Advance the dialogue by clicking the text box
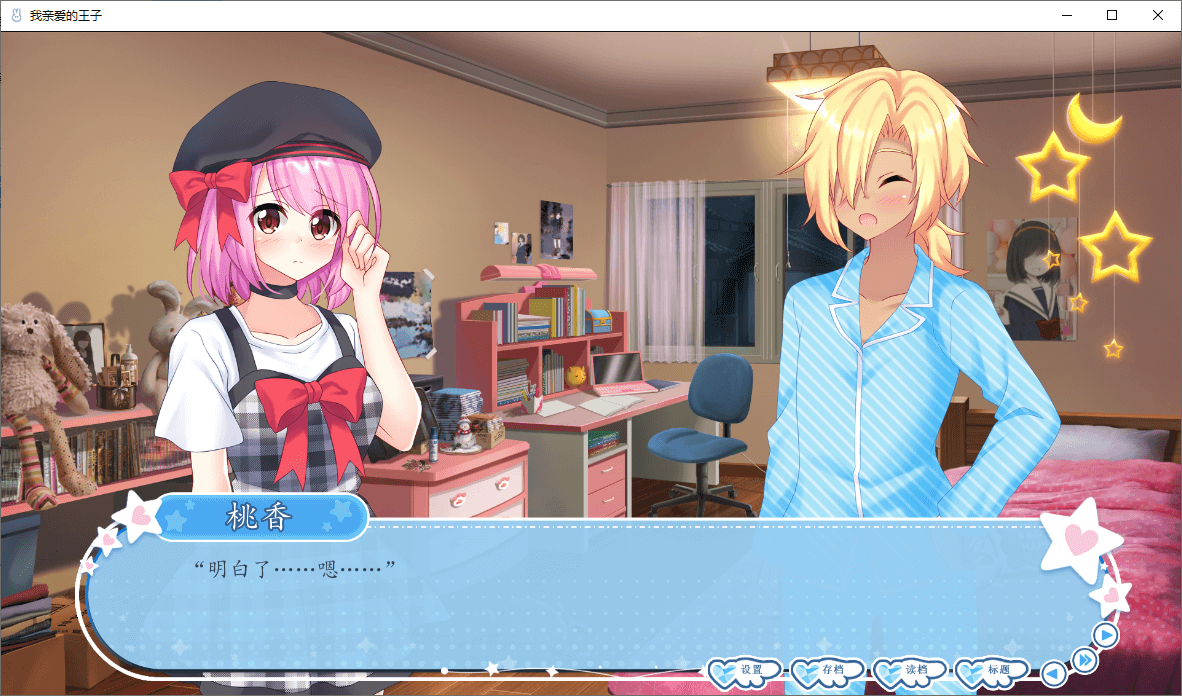The image size is (1182, 696). coord(590,600)
